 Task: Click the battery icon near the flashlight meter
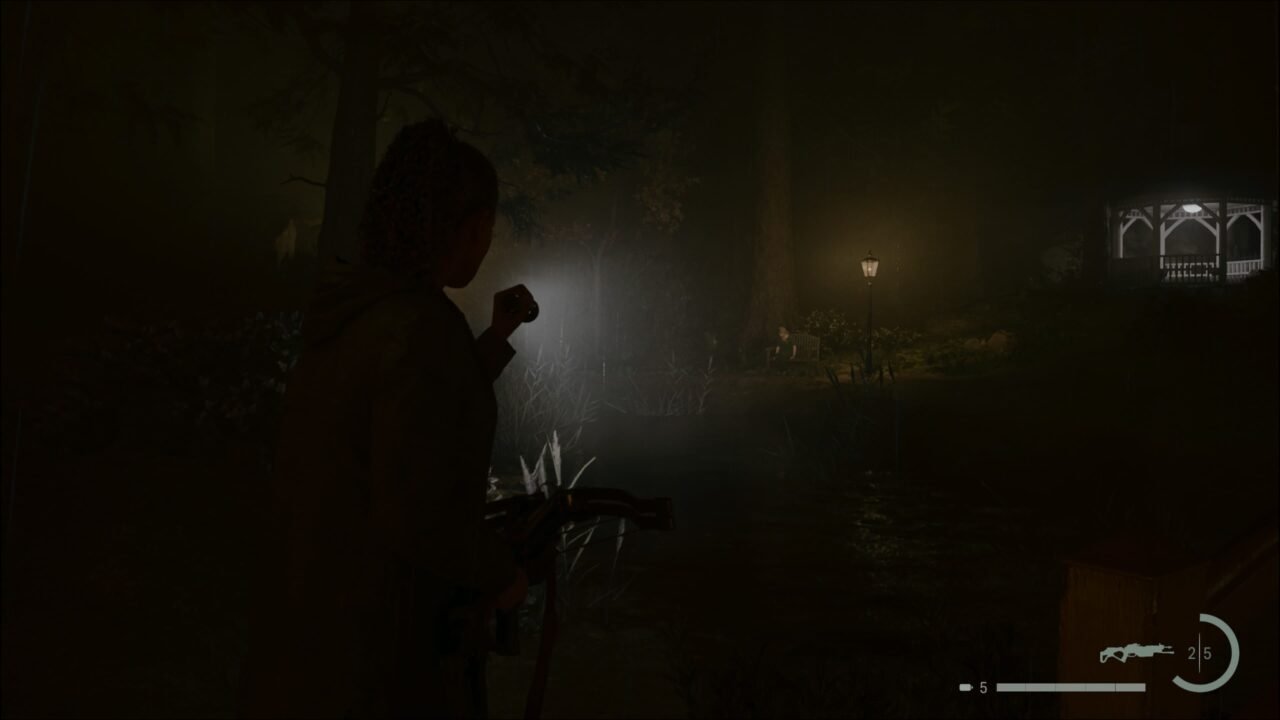click(x=964, y=686)
